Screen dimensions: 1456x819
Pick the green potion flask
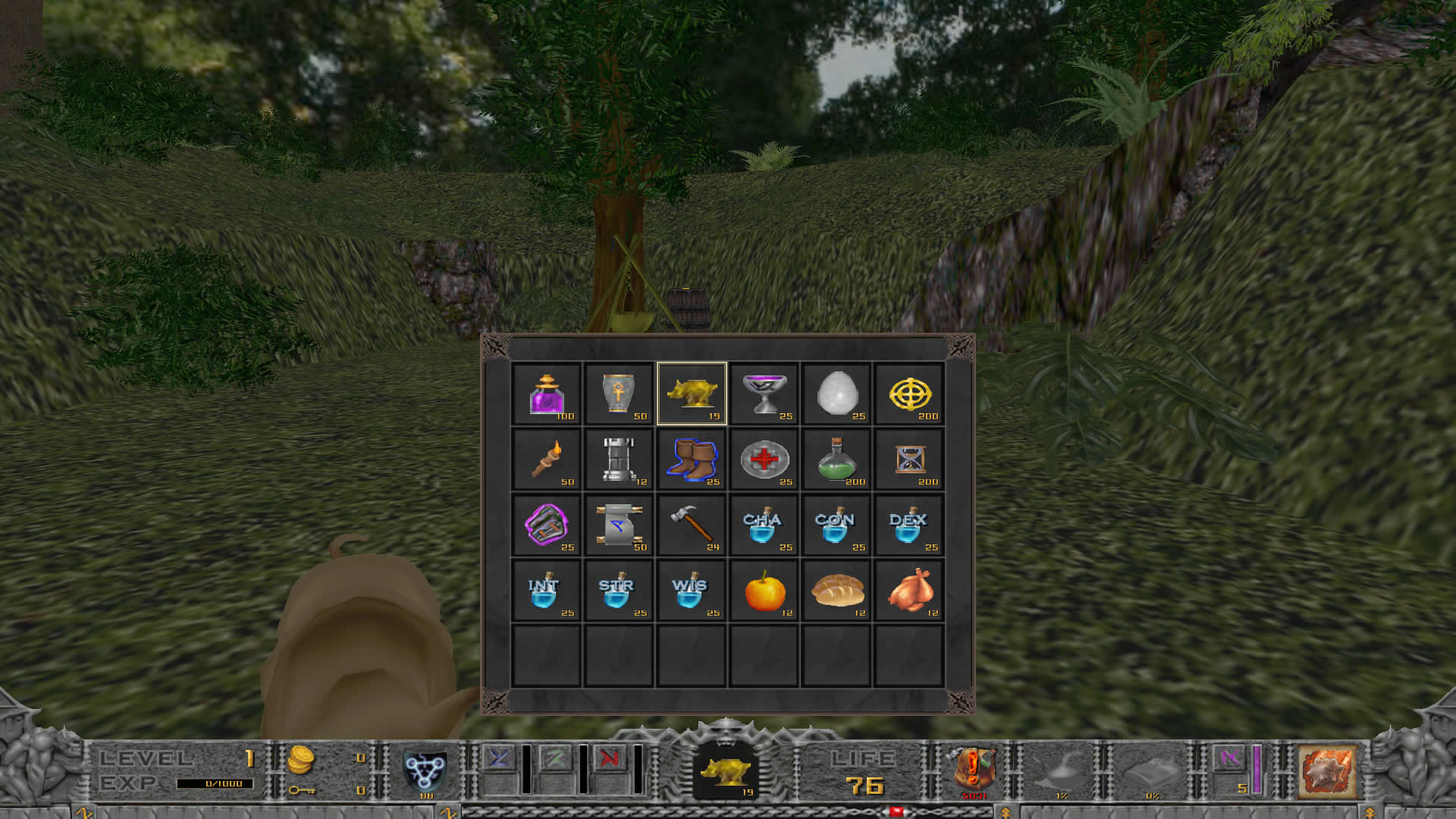coord(837,460)
